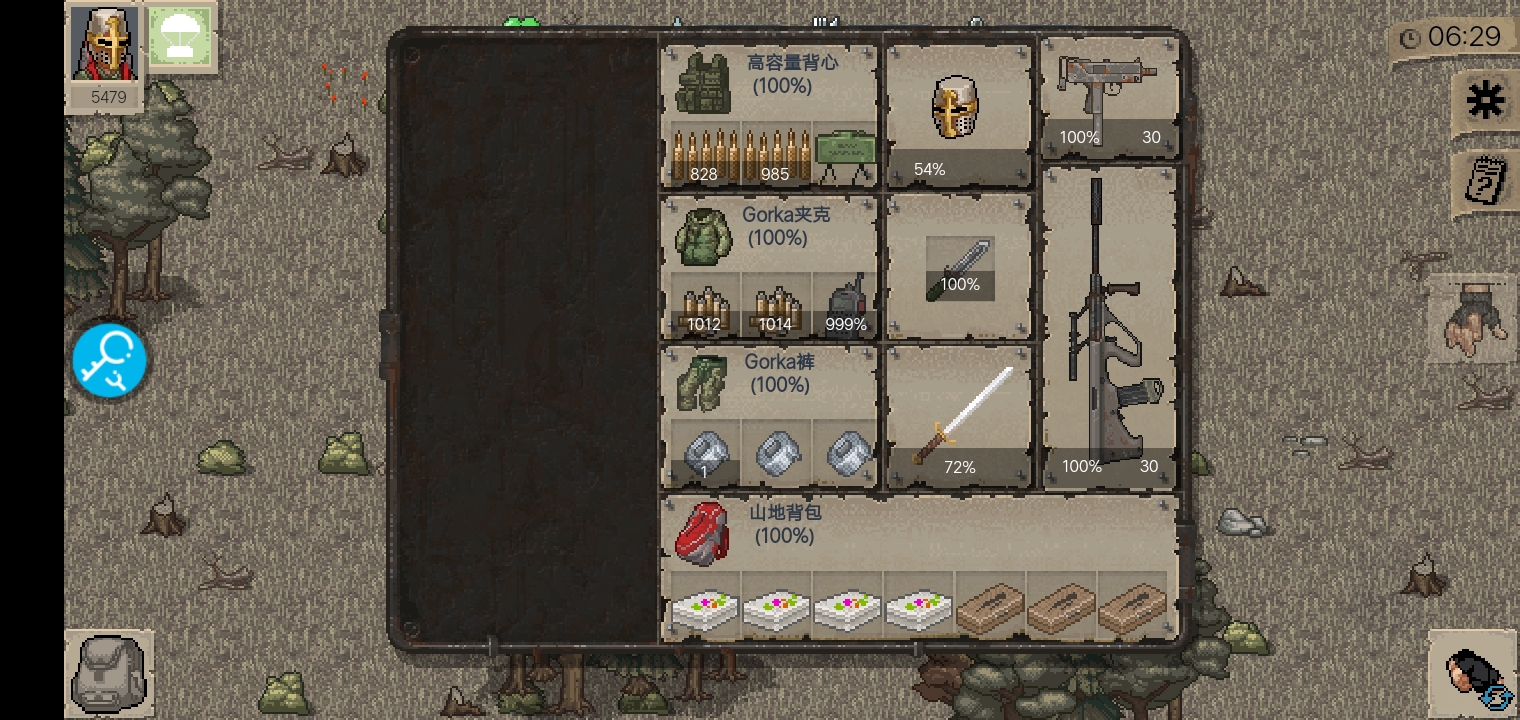This screenshot has width=1520, height=720.
Task: Open the settings gear button
Action: coord(1485,101)
